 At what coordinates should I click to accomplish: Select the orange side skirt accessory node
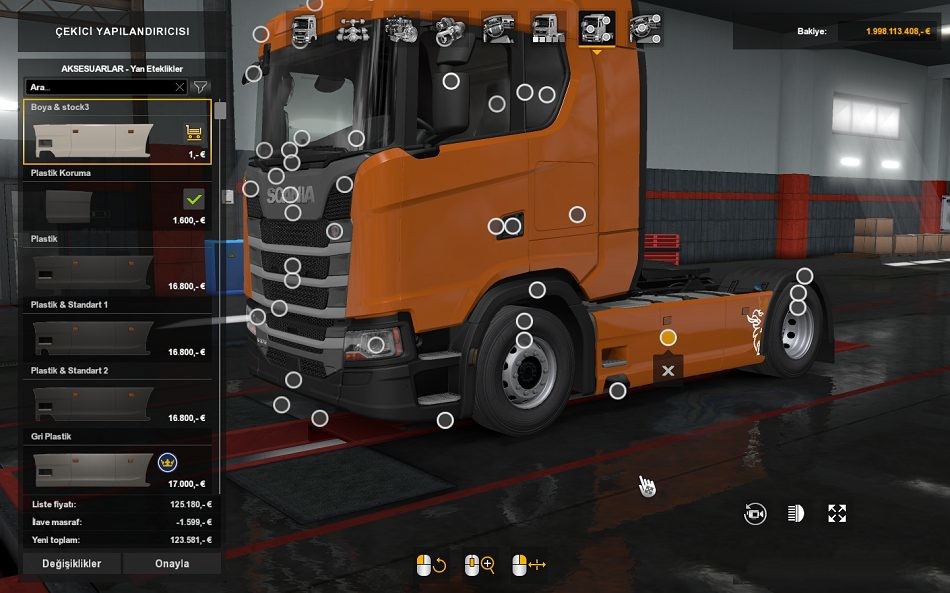click(668, 338)
